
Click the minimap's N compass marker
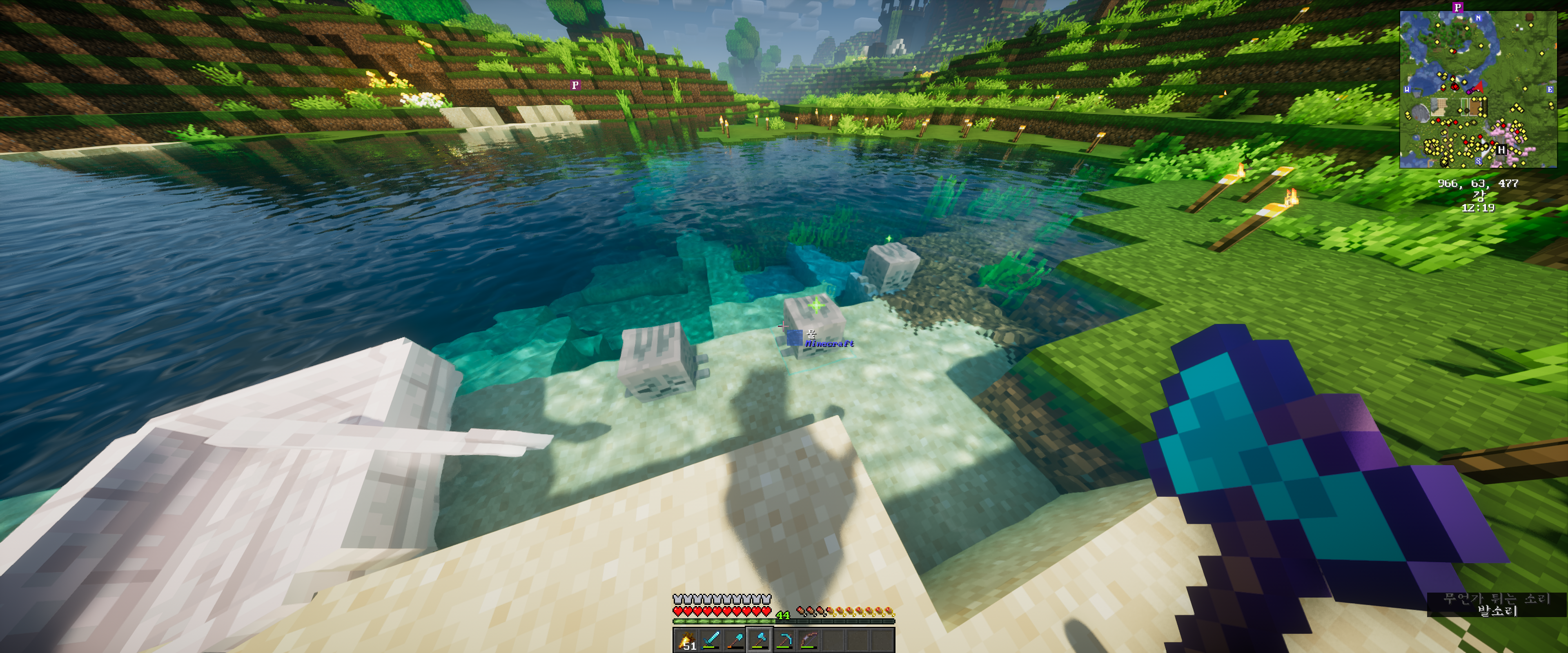tap(1478, 18)
